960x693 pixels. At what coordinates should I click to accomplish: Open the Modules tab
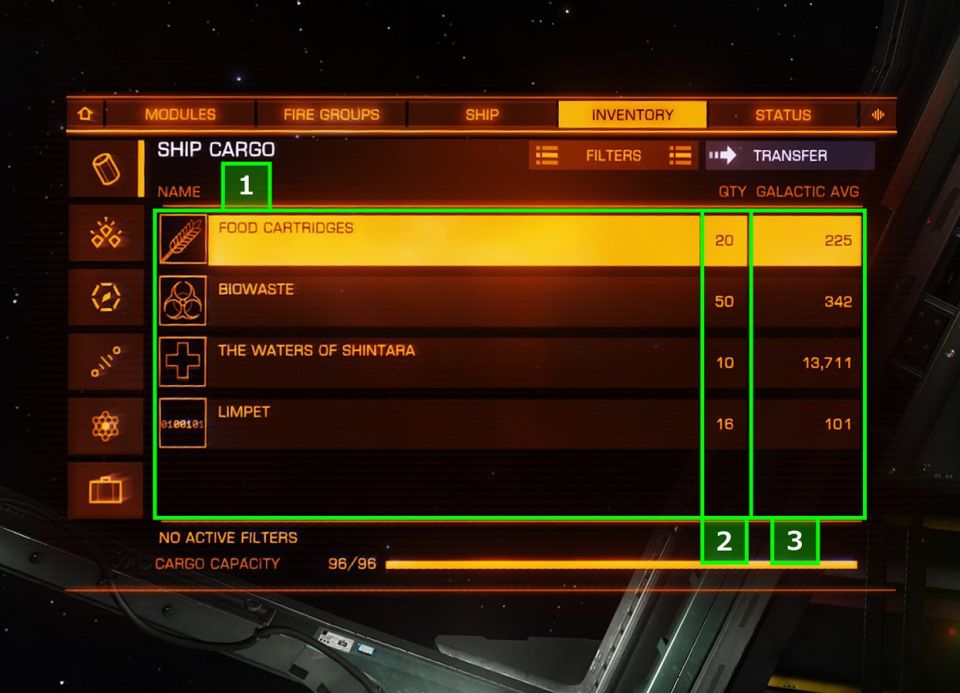(180, 115)
